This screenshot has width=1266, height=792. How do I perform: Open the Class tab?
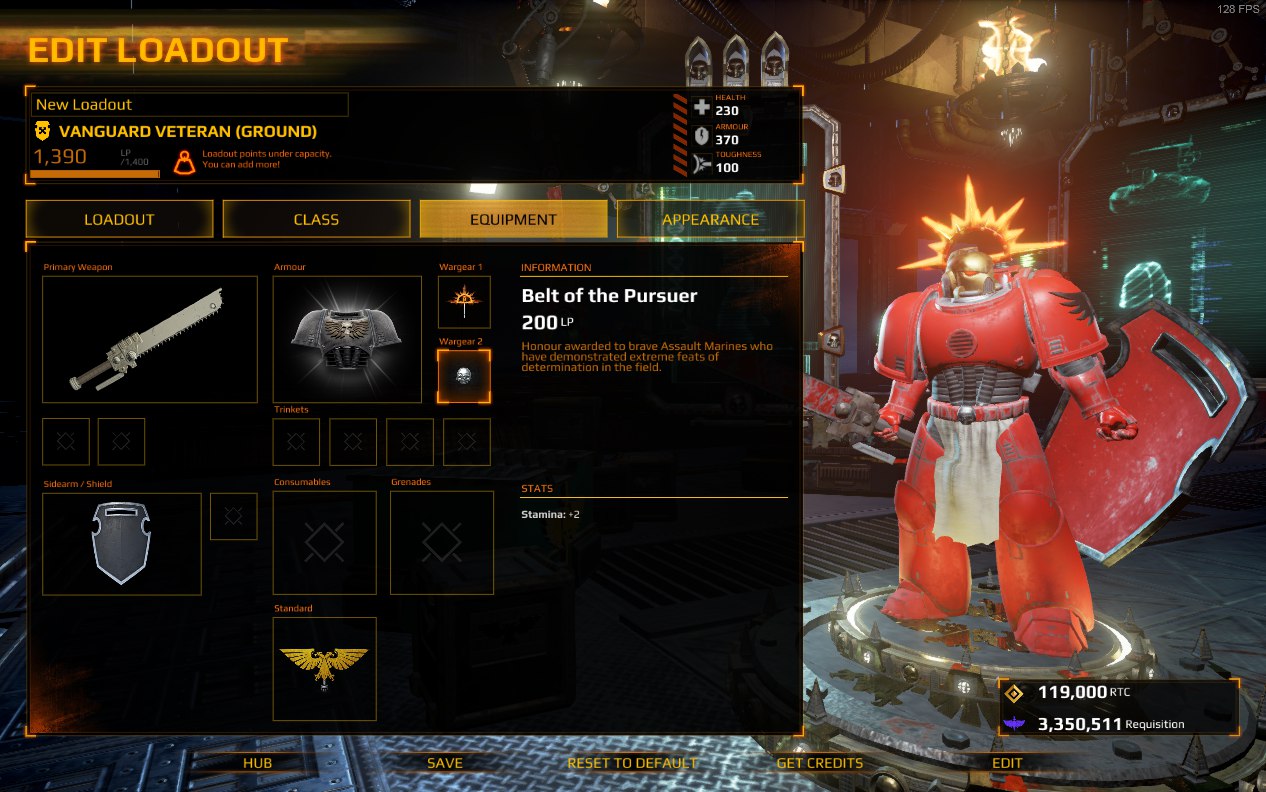[316, 219]
